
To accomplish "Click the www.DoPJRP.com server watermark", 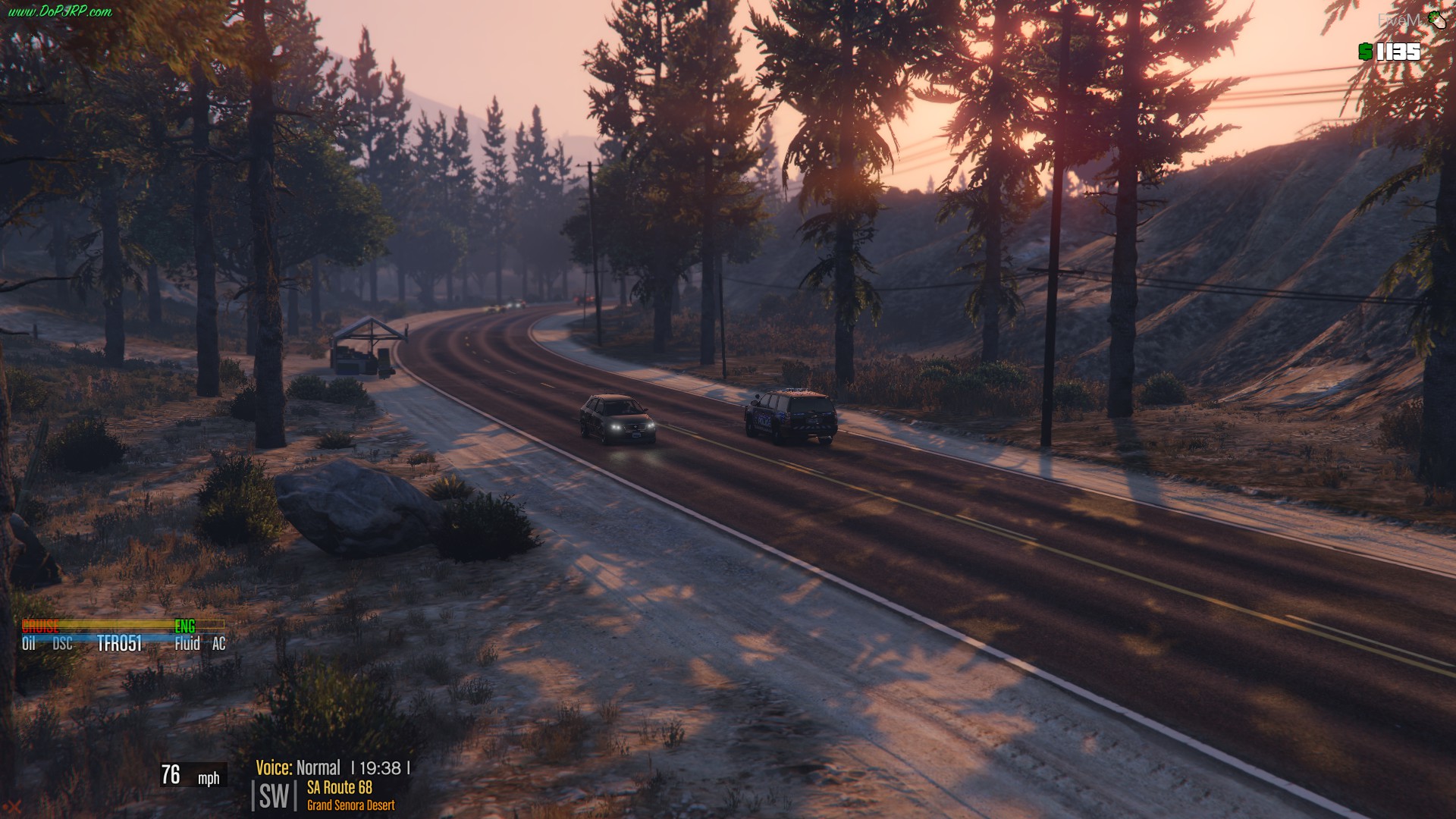I will [x=59, y=11].
